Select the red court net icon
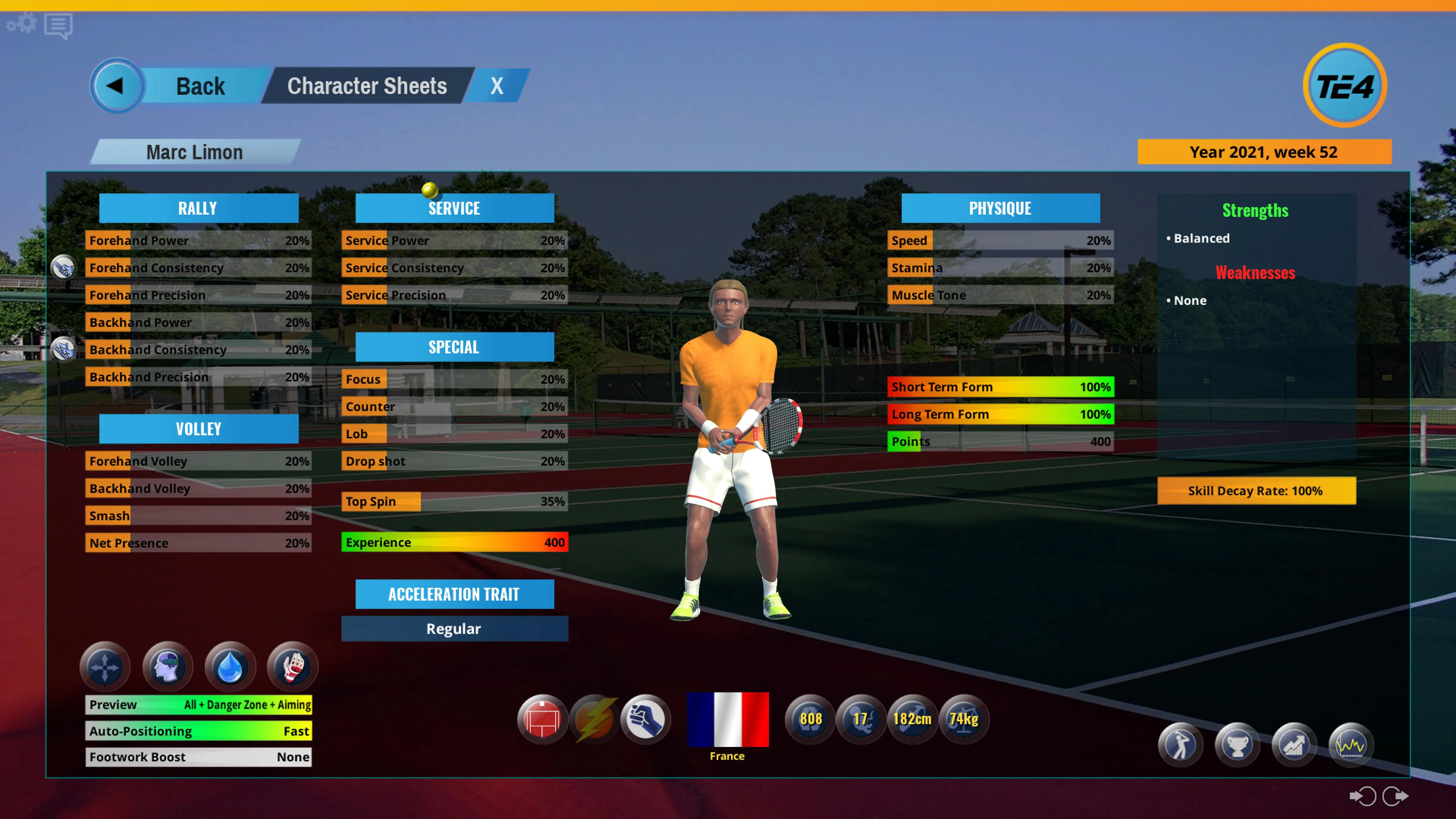 click(542, 719)
